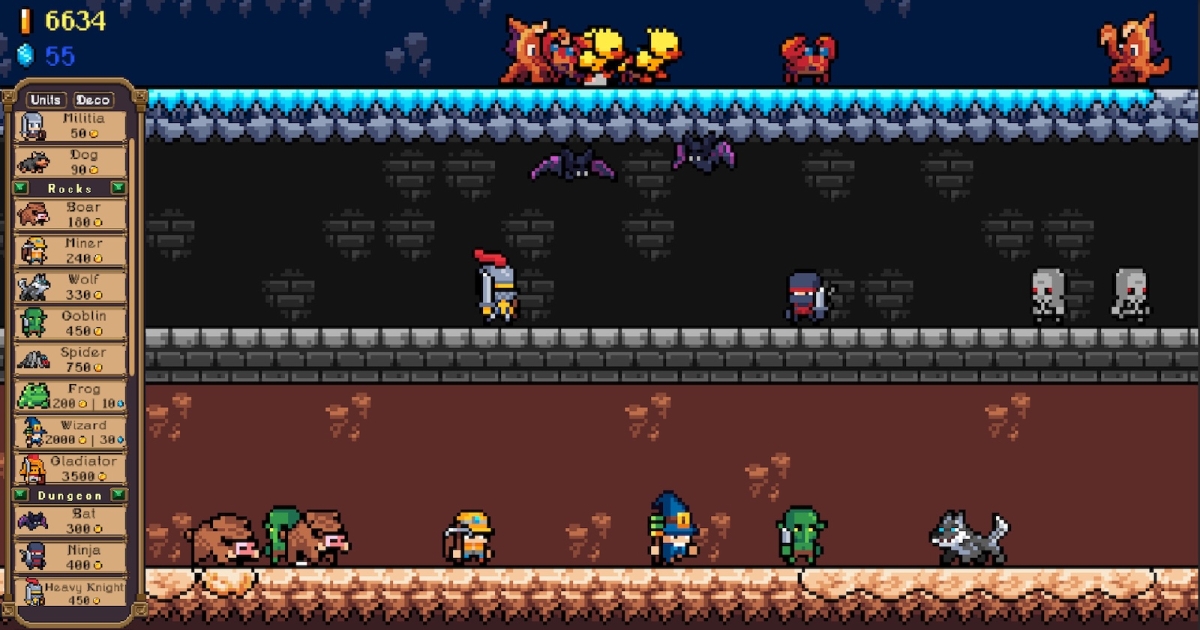The height and width of the screenshot is (630, 1200).
Task: Open the Deco tab
Action: click(x=93, y=100)
